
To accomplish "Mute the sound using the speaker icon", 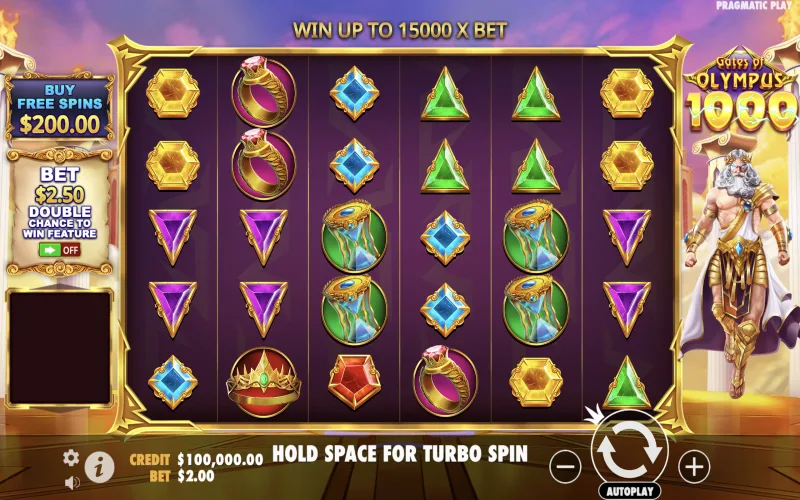I will tap(71, 482).
